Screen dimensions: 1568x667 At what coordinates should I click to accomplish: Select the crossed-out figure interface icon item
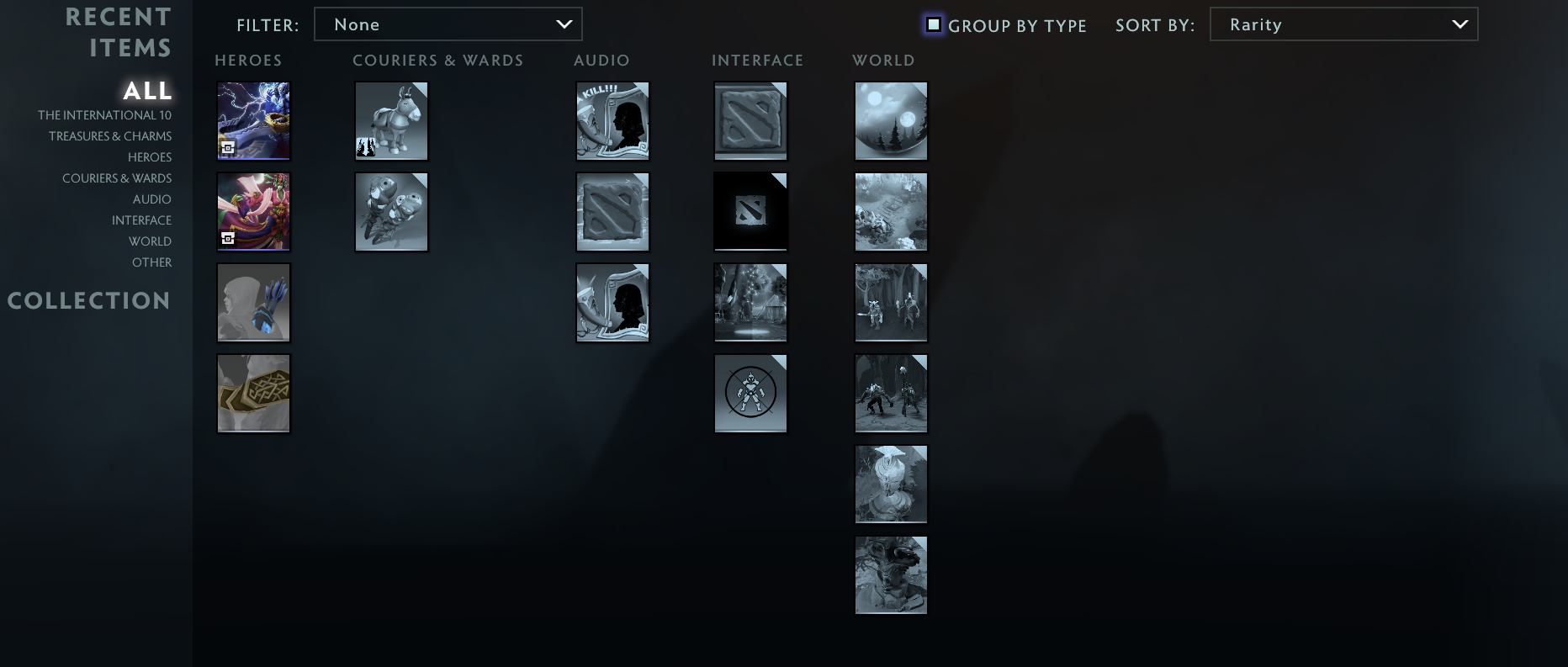coord(750,393)
